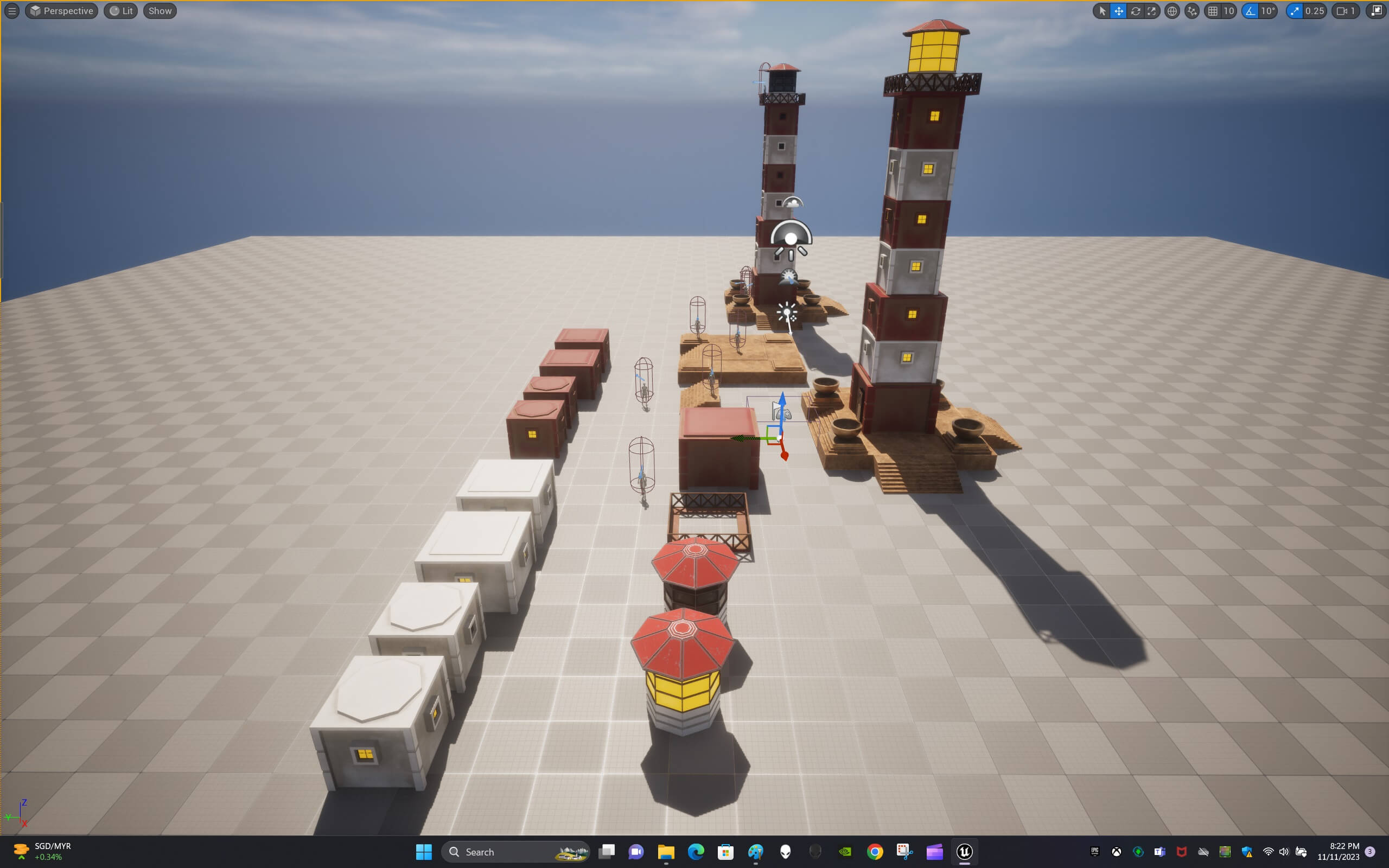The image size is (1389, 868).
Task: Toggle scale snapping icon
Action: pyautogui.click(x=1294, y=11)
